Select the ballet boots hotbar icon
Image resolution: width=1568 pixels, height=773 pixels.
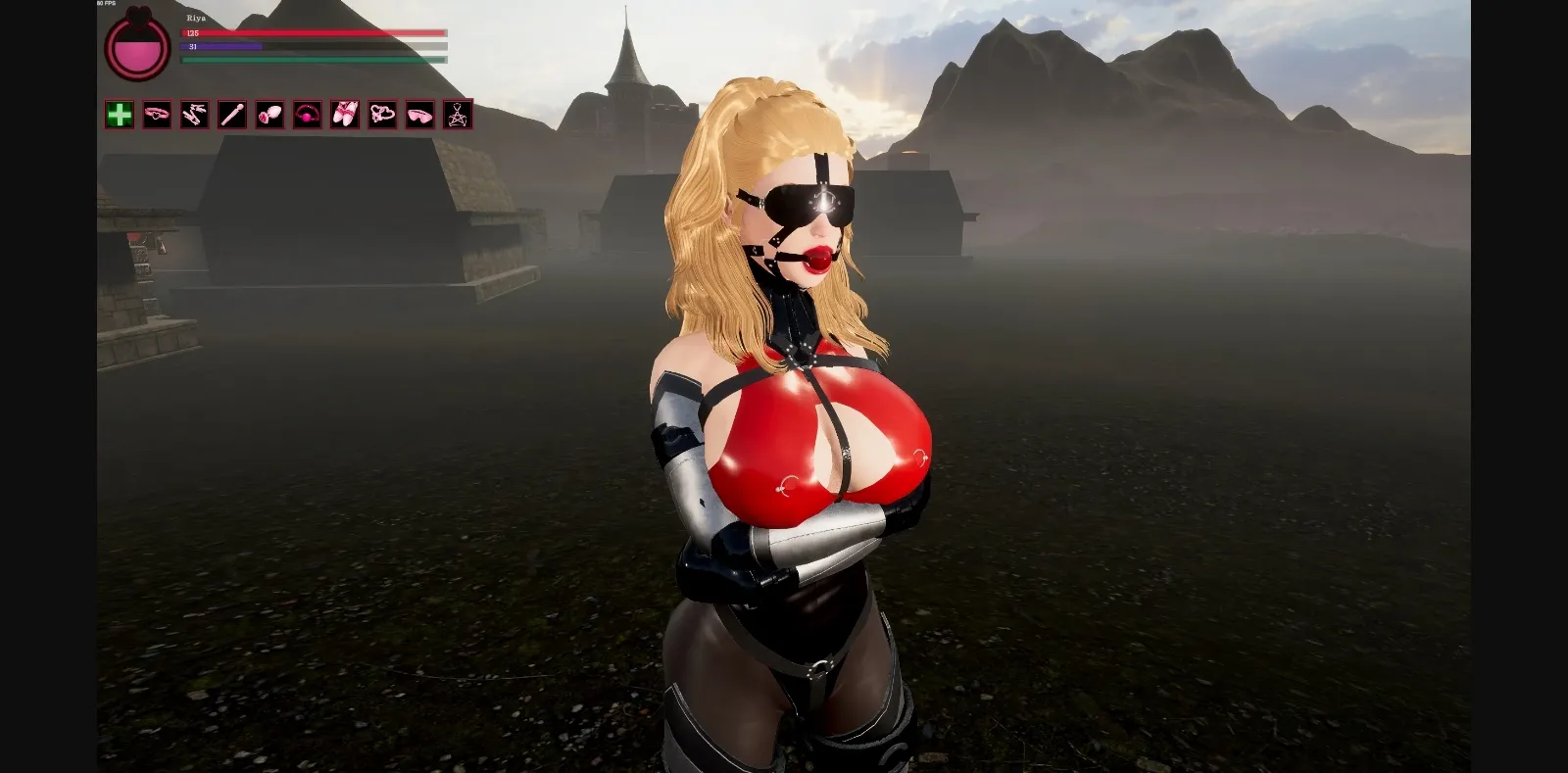pos(343,116)
